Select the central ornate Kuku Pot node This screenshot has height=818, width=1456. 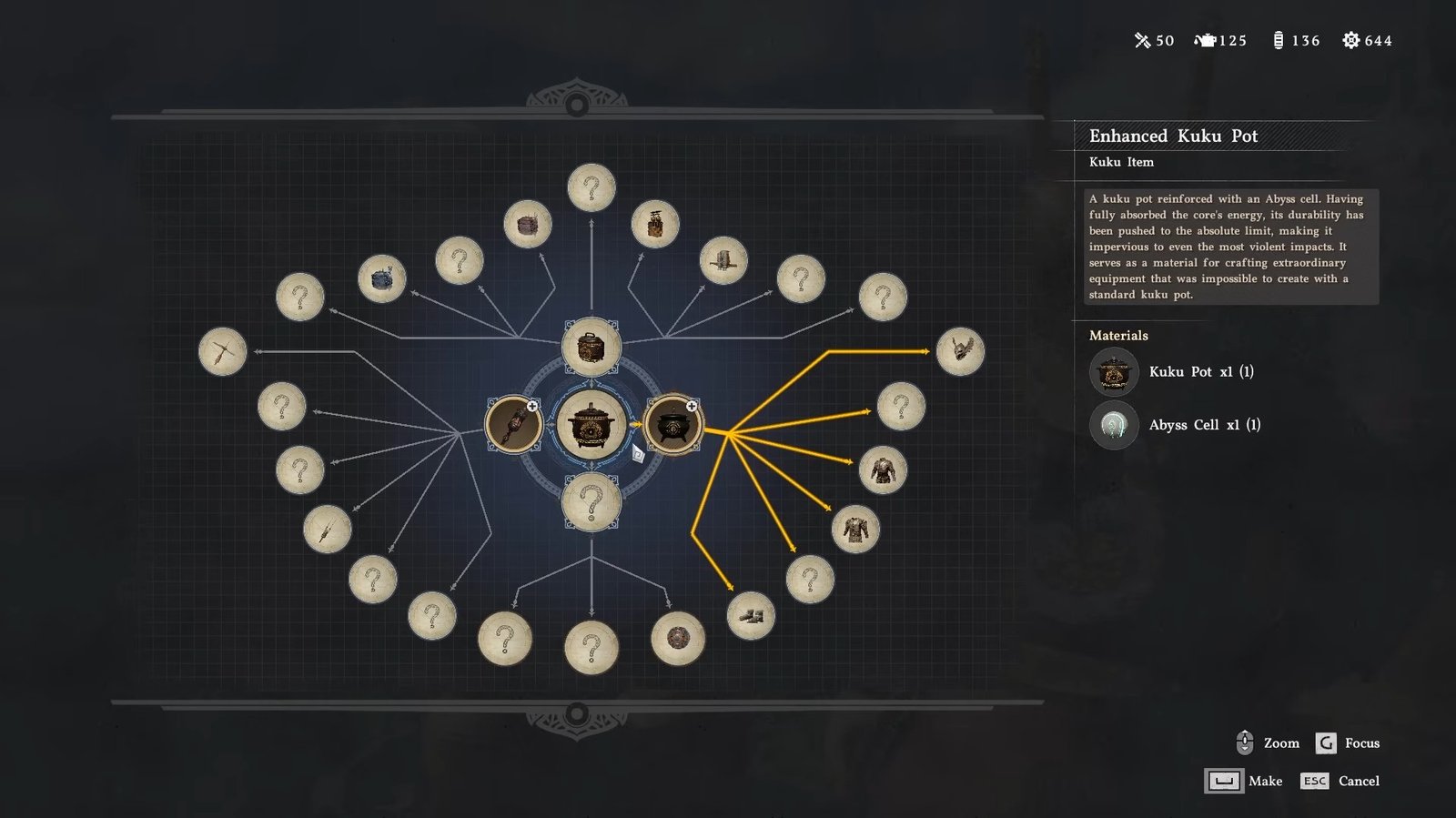coord(591,424)
